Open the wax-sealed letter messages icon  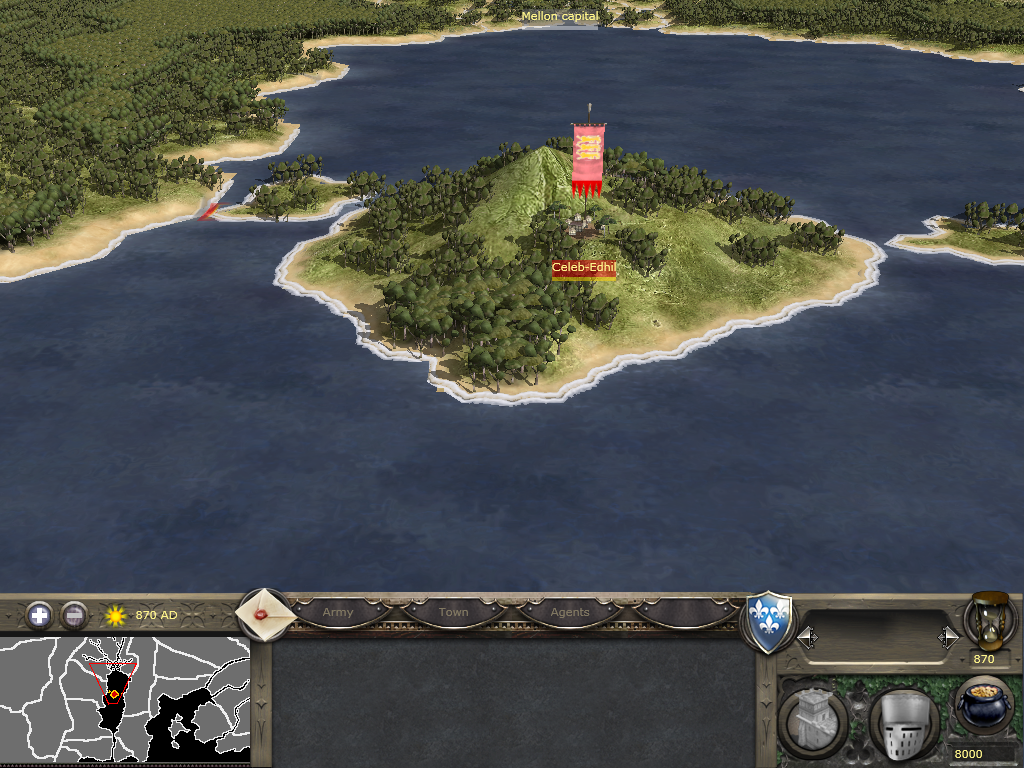[x=265, y=613]
